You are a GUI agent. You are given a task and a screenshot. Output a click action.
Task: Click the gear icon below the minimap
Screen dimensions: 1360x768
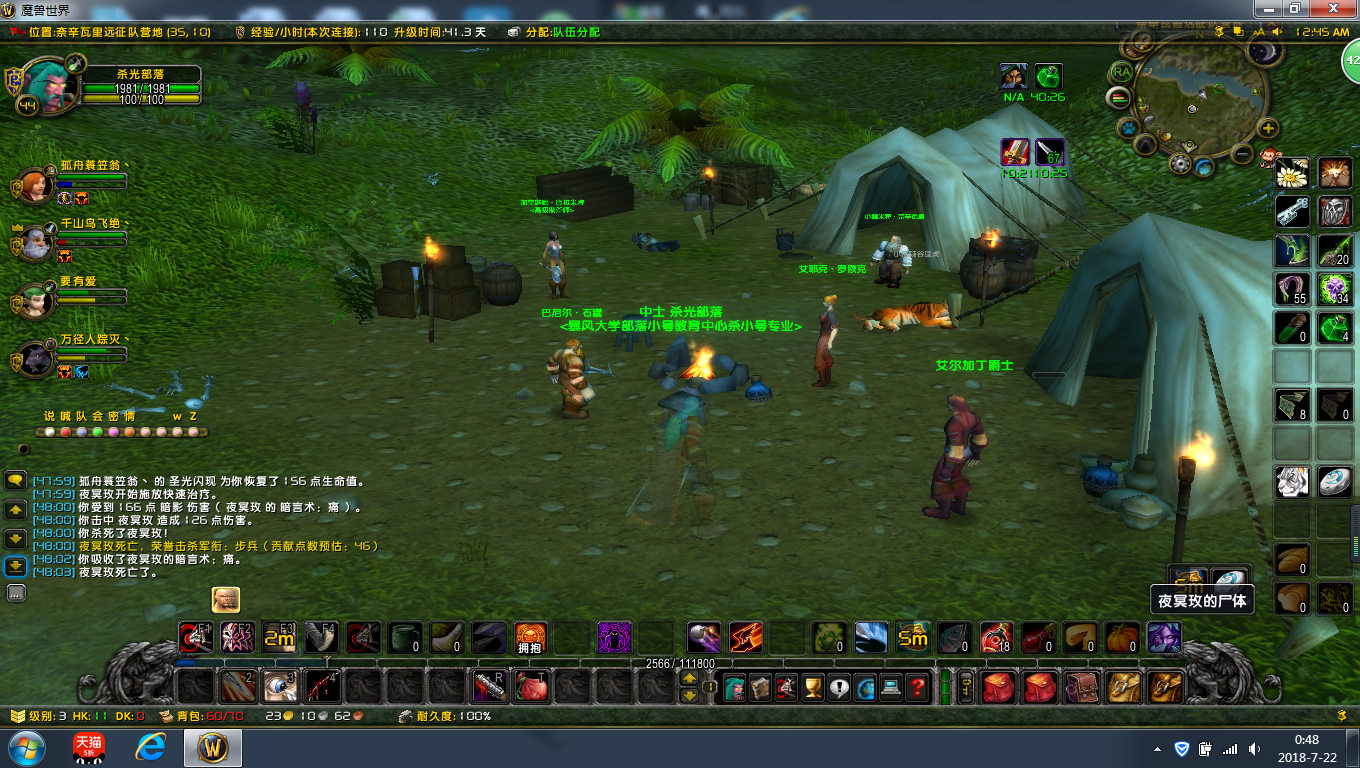click(1180, 164)
